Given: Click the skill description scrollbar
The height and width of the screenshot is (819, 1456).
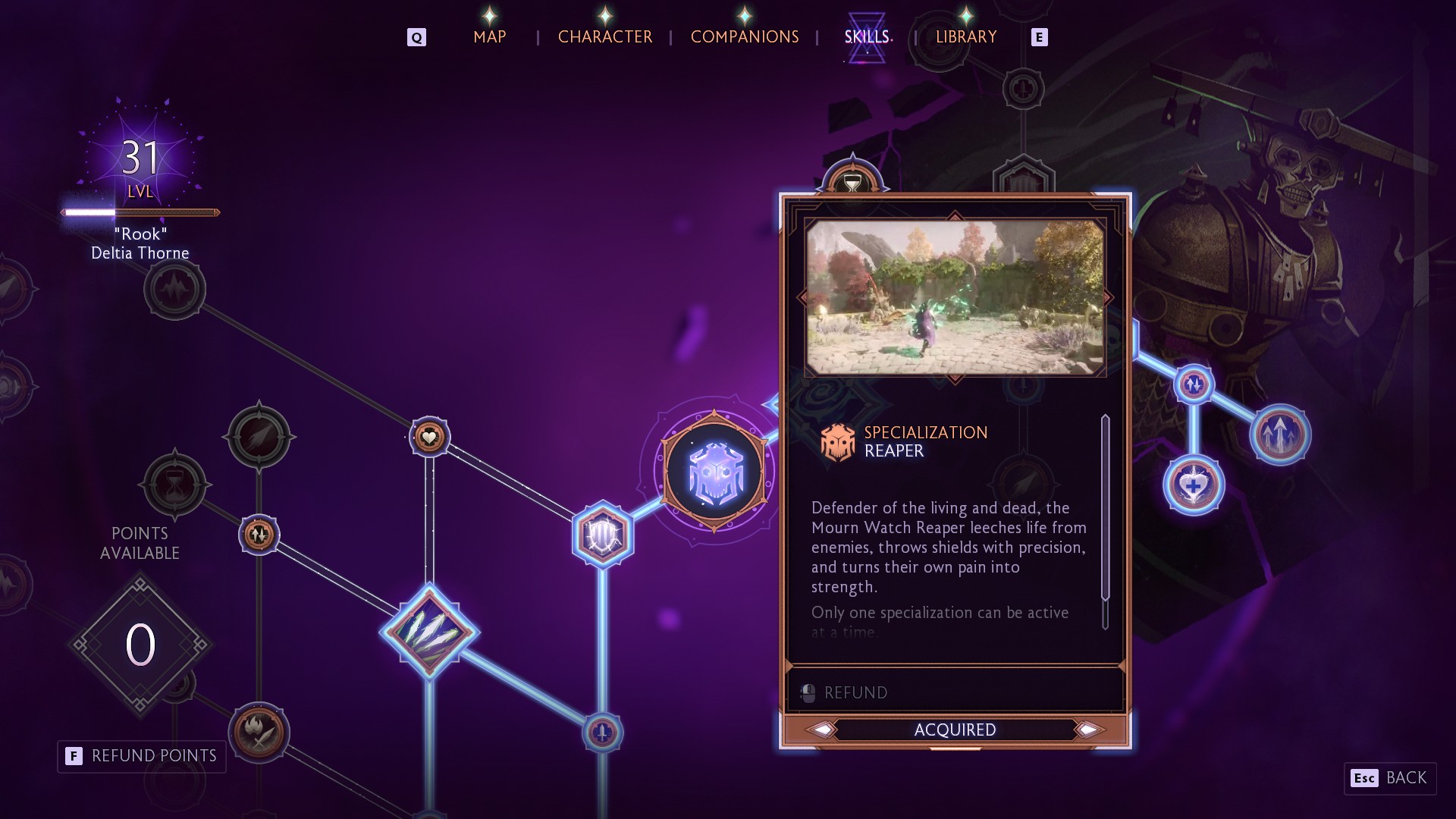Looking at the screenshot, I should pos(1105,522).
